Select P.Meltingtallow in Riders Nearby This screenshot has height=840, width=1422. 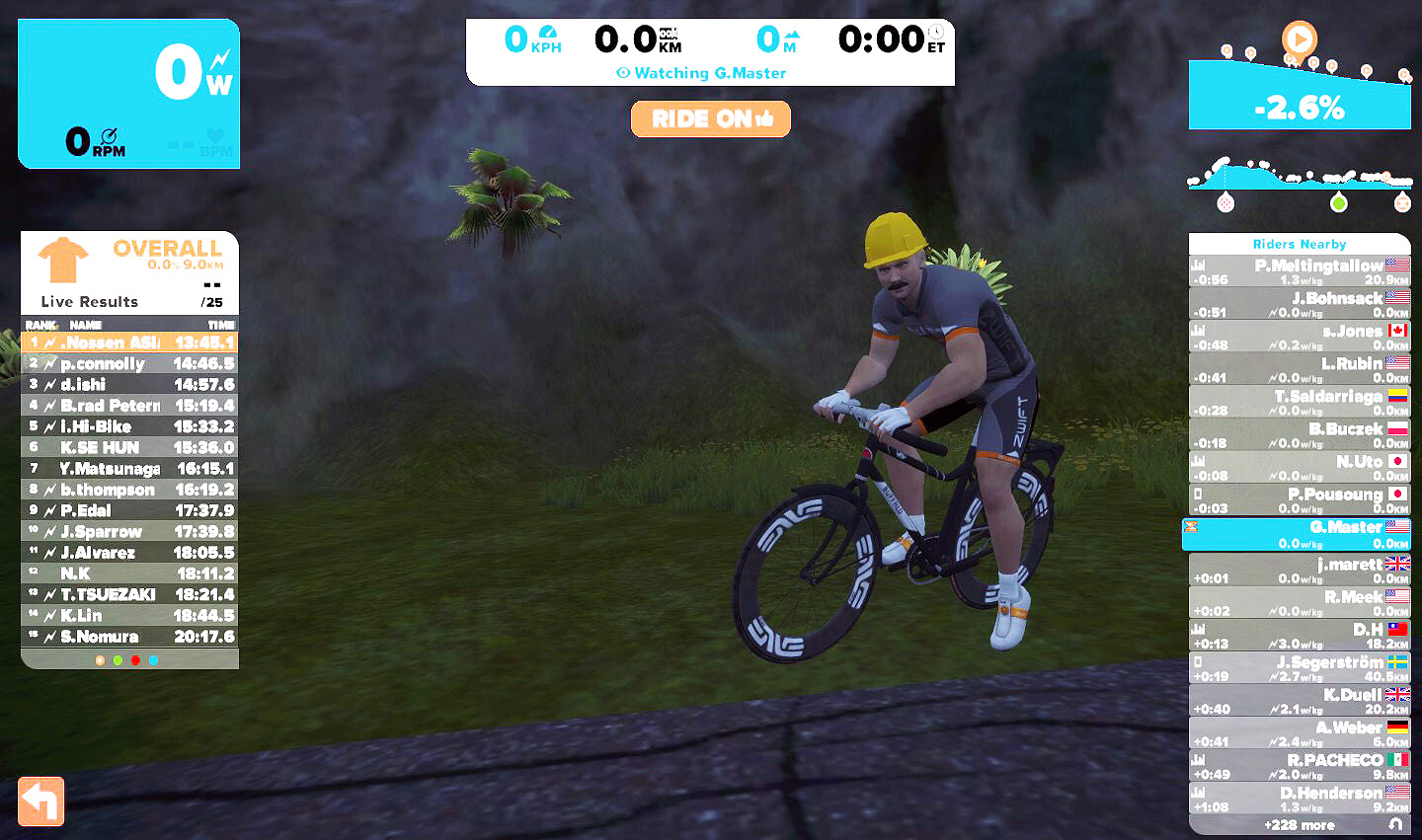pos(1300,271)
